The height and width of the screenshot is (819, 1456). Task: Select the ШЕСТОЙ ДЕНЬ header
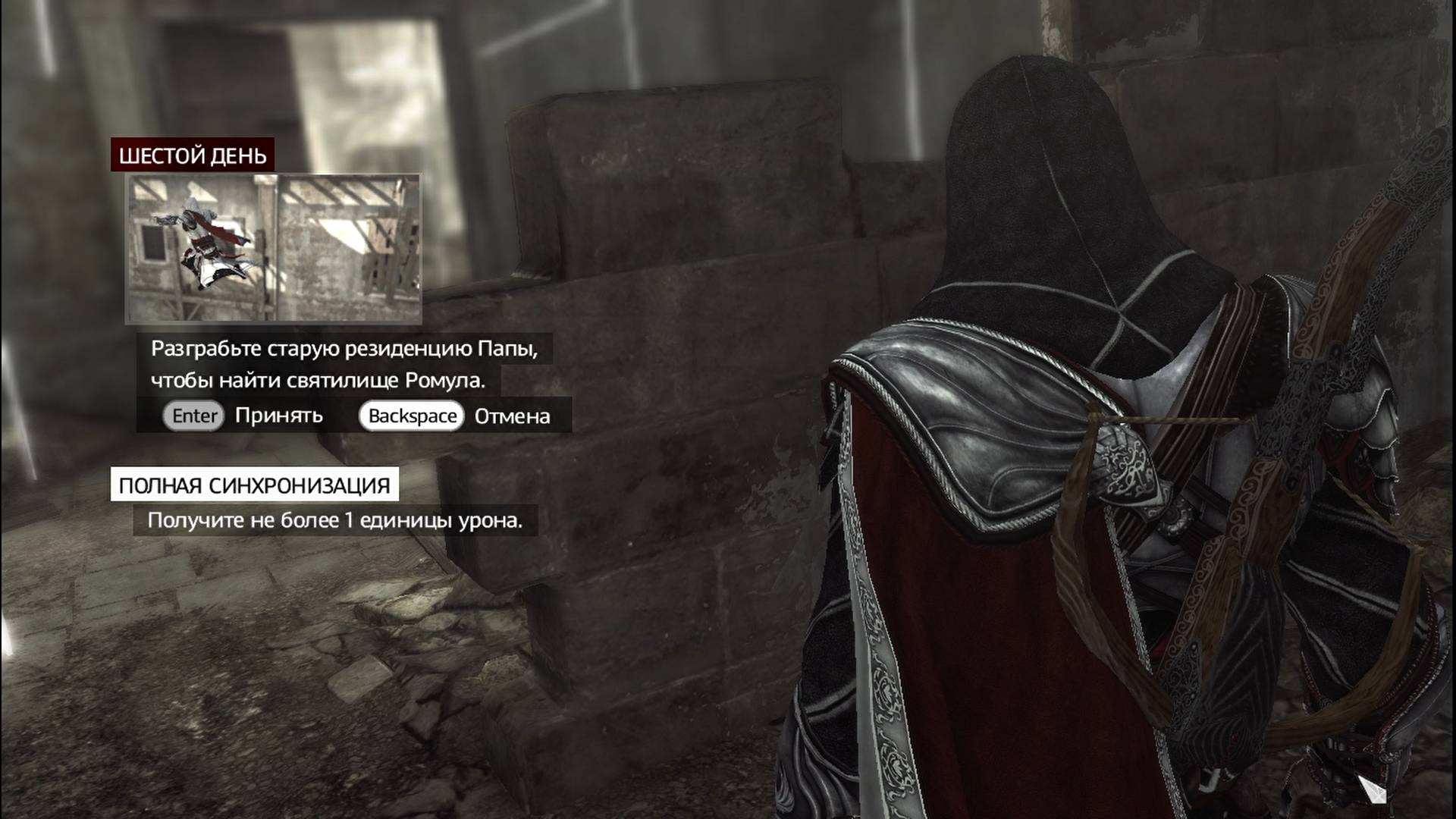pos(193,157)
